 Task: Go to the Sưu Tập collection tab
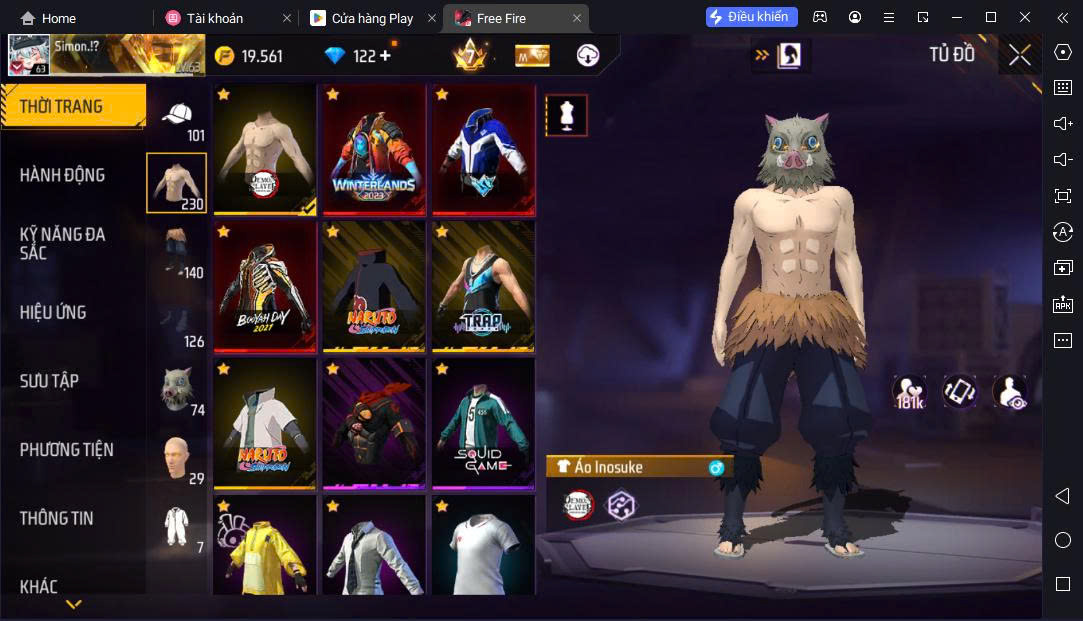49,381
